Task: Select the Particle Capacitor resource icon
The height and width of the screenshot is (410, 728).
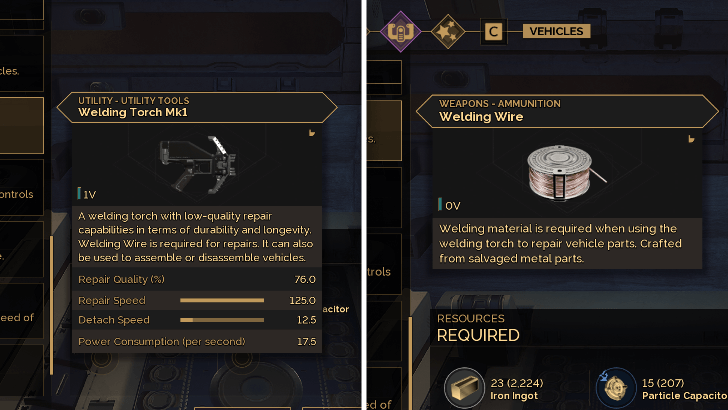Action: pos(614,386)
